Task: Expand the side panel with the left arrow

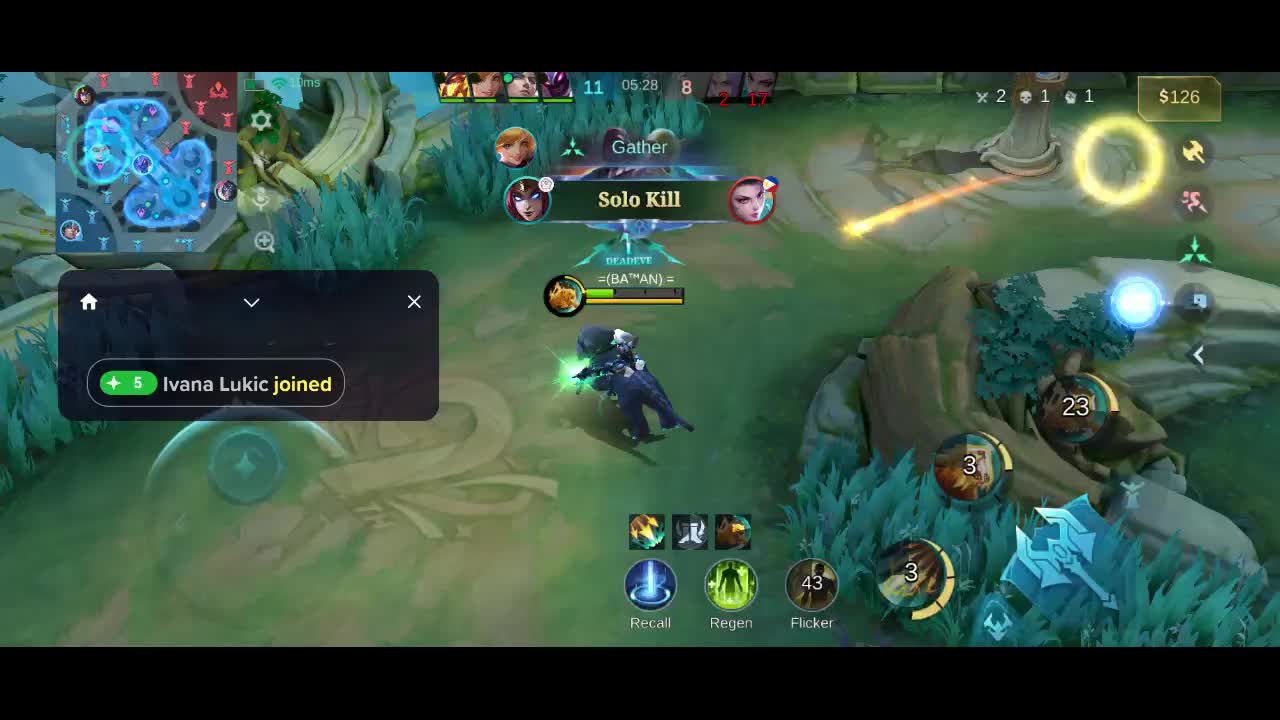Action: [x=1198, y=355]
